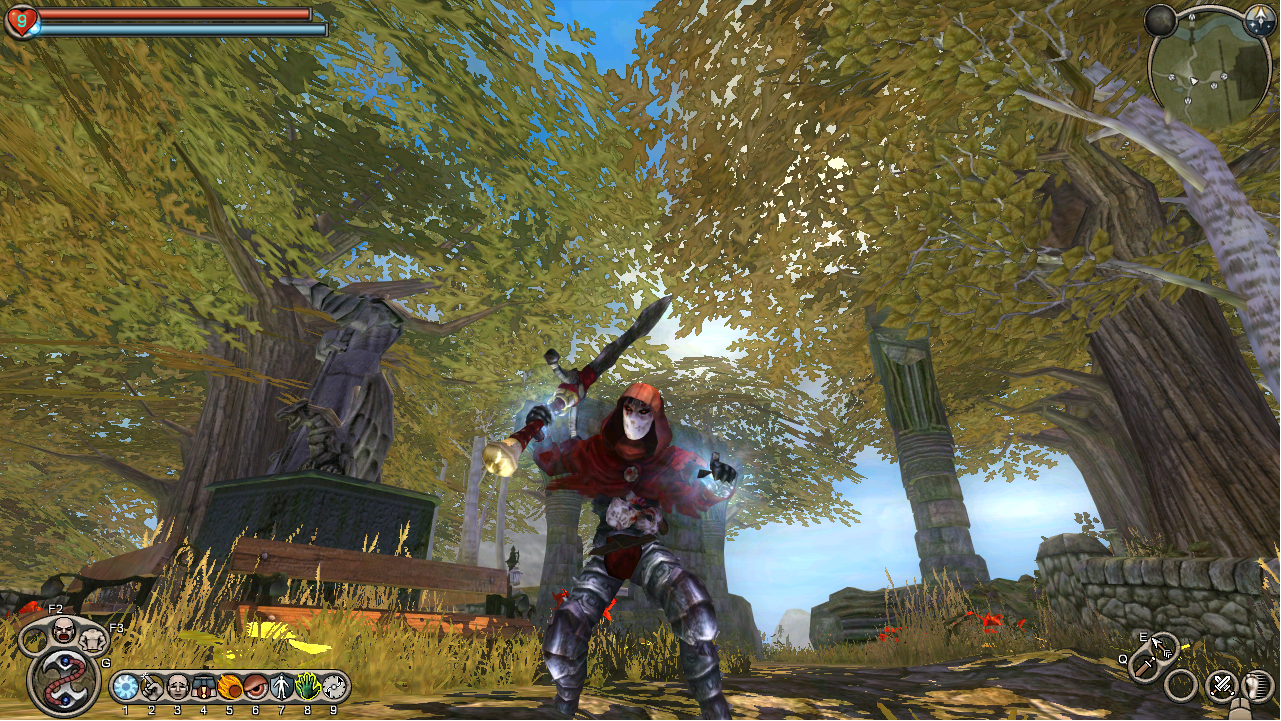Select the blue frost burst spell in slot 1
Screen dimensions: 1281x721
pyautogui.click(x=126, y=687)
